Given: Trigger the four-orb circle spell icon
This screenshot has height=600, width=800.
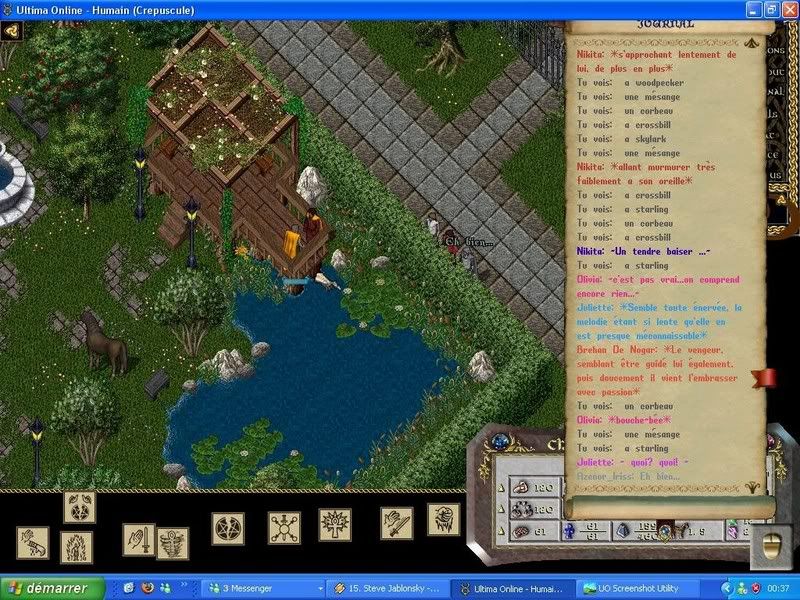Looking at the screenshot, I should coord(283,527).
